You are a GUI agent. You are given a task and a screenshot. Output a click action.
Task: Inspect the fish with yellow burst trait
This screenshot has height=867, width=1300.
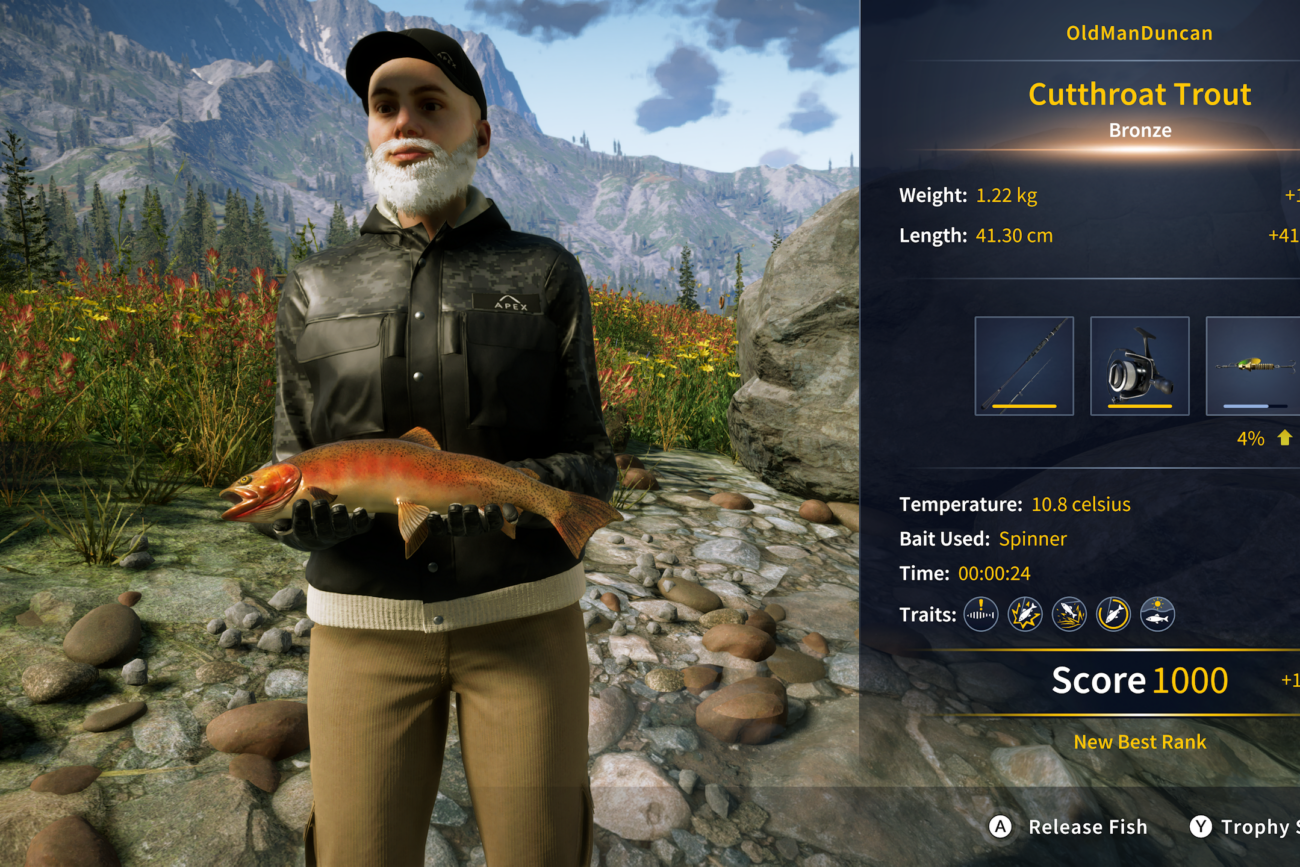coord(1025,614)
